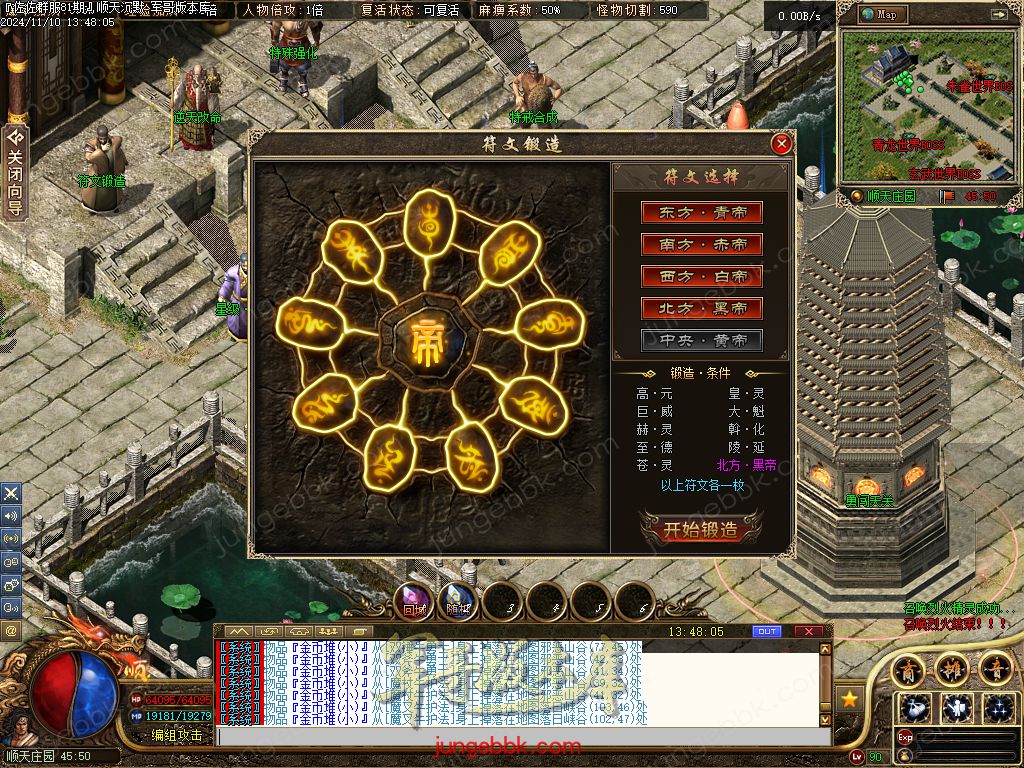Viewport: 1024px width, 768px height.
Task: Click the chat text input field
Action: 520,735
